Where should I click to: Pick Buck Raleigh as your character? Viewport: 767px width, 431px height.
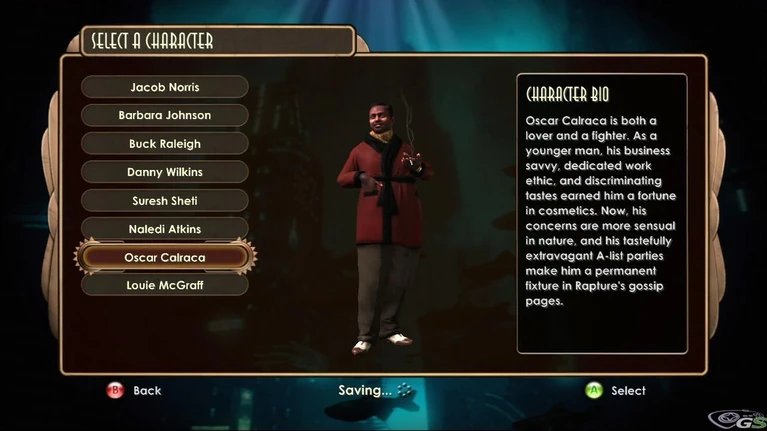(x=165, y=144)
